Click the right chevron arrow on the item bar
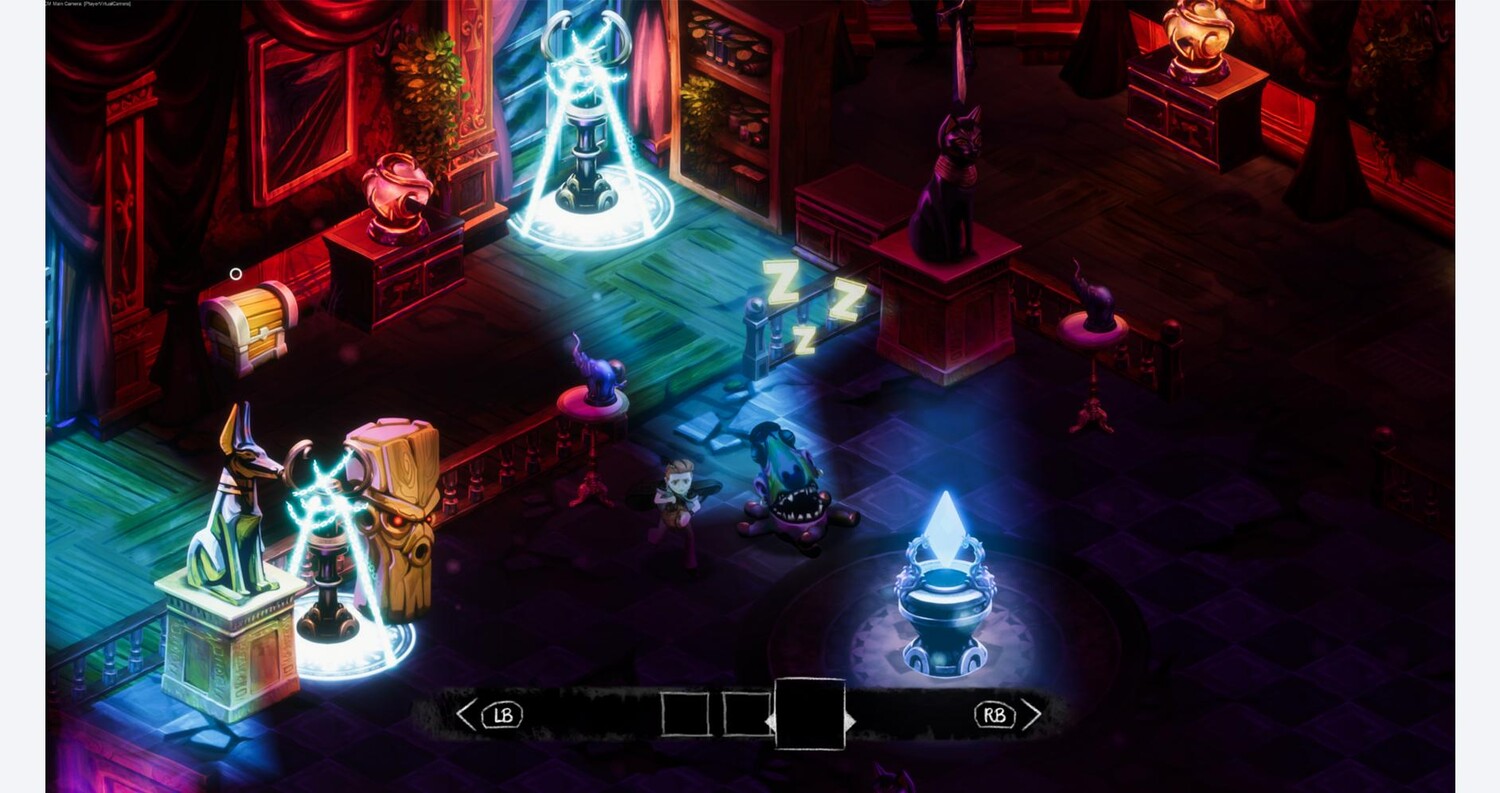This screenshot has height=793, width=1500. click(1031, 714)
